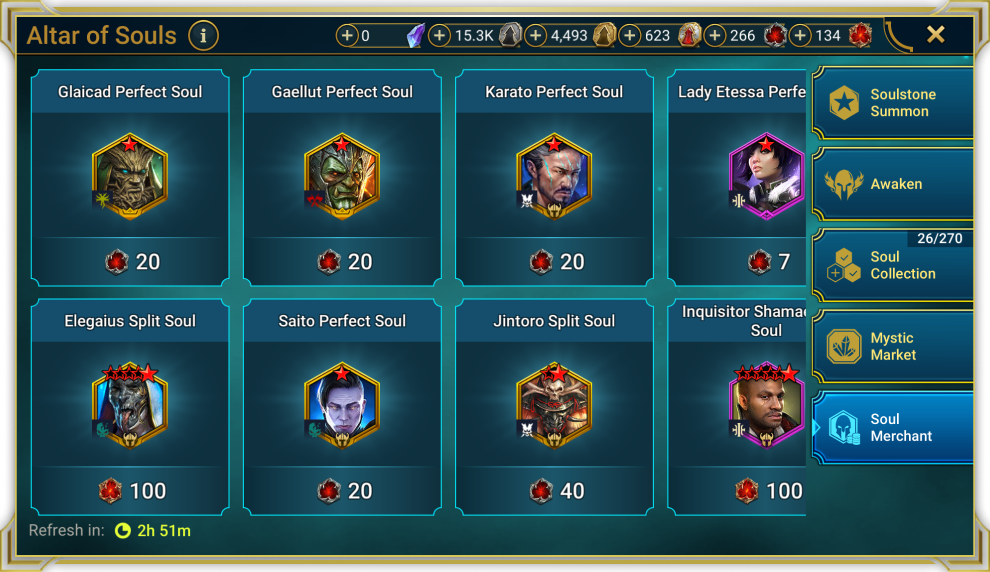The height and width of the screenshot is (572, 990).
Task: Go to the Mystic Market tab
Action: point(893,346)
